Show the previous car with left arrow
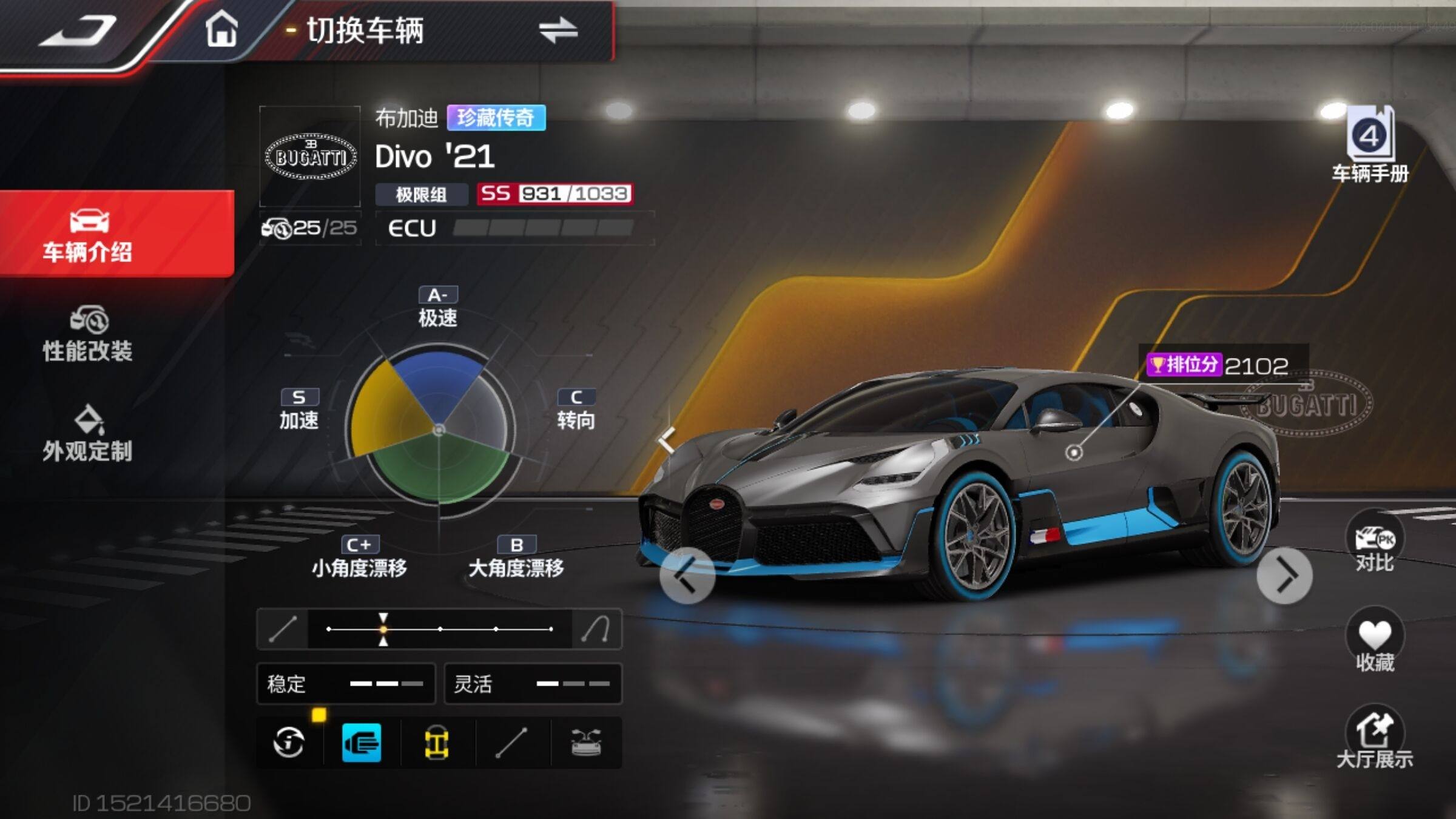 click(687, 575)
